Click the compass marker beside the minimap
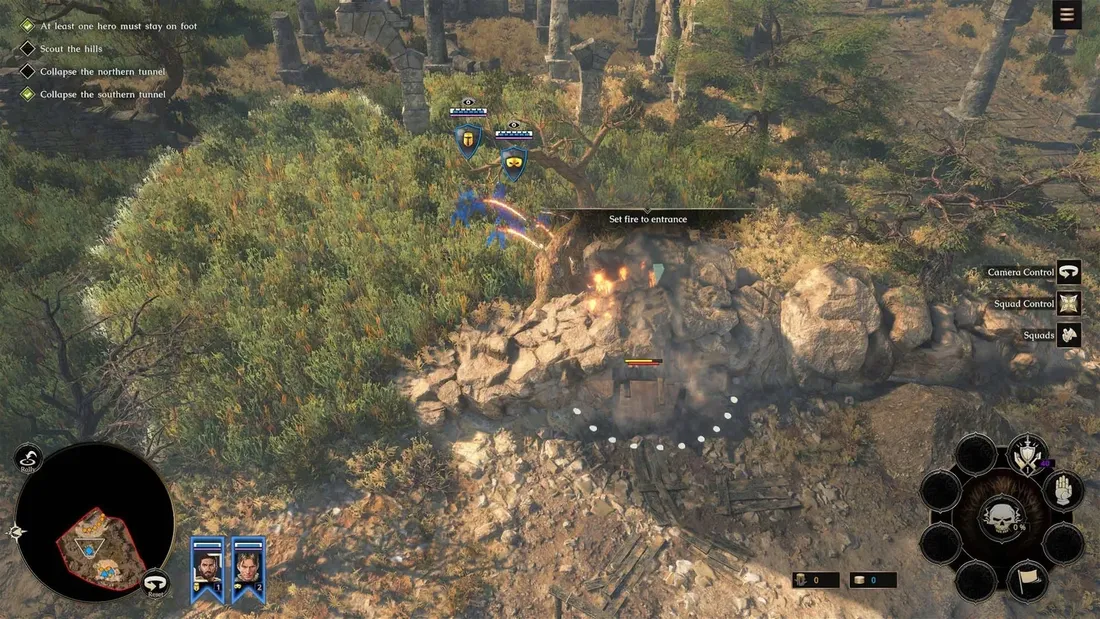This screenshot has height=619, width=1100. click(x=14, y=533)
